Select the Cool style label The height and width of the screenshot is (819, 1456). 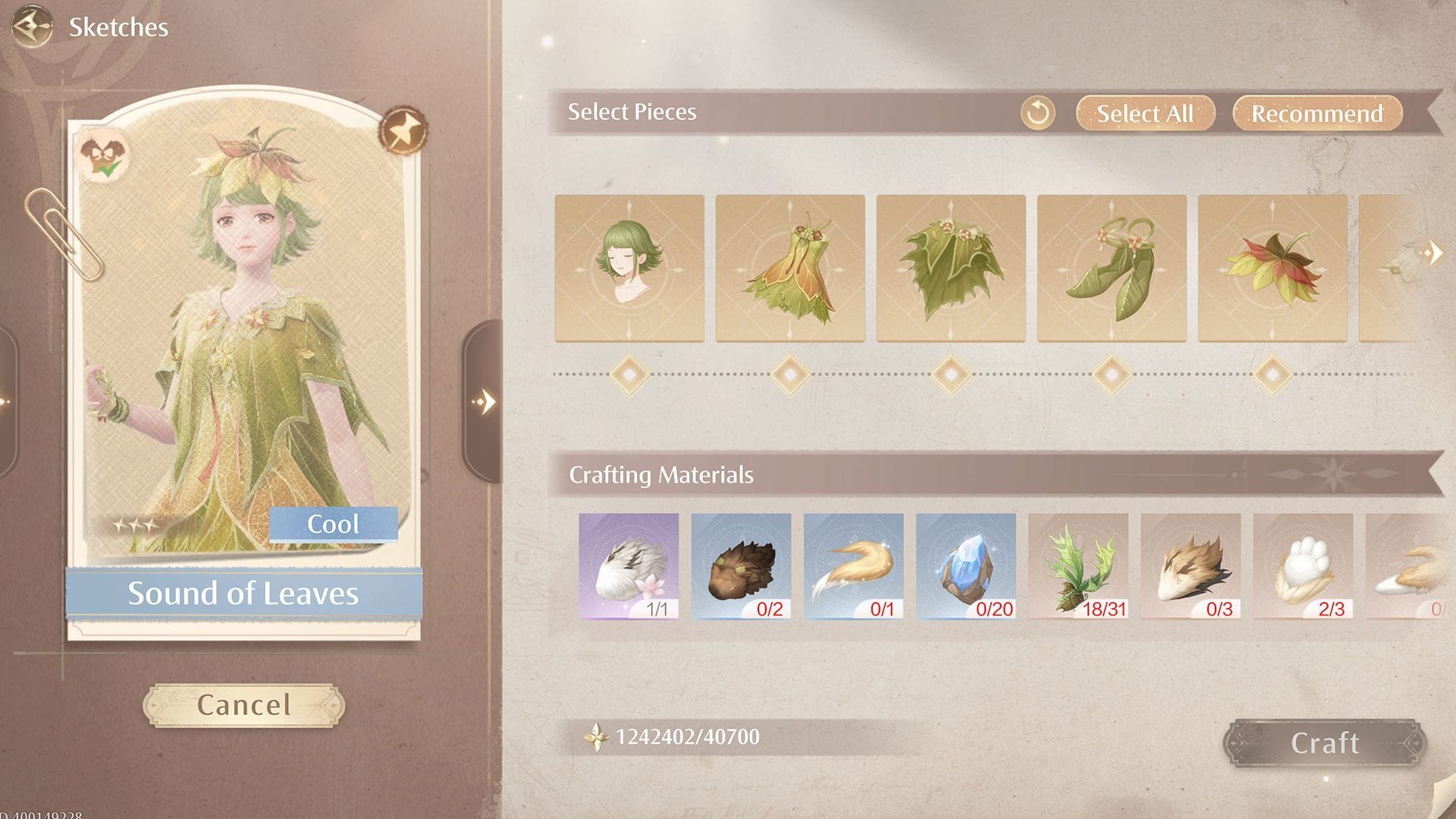(336, 523)
